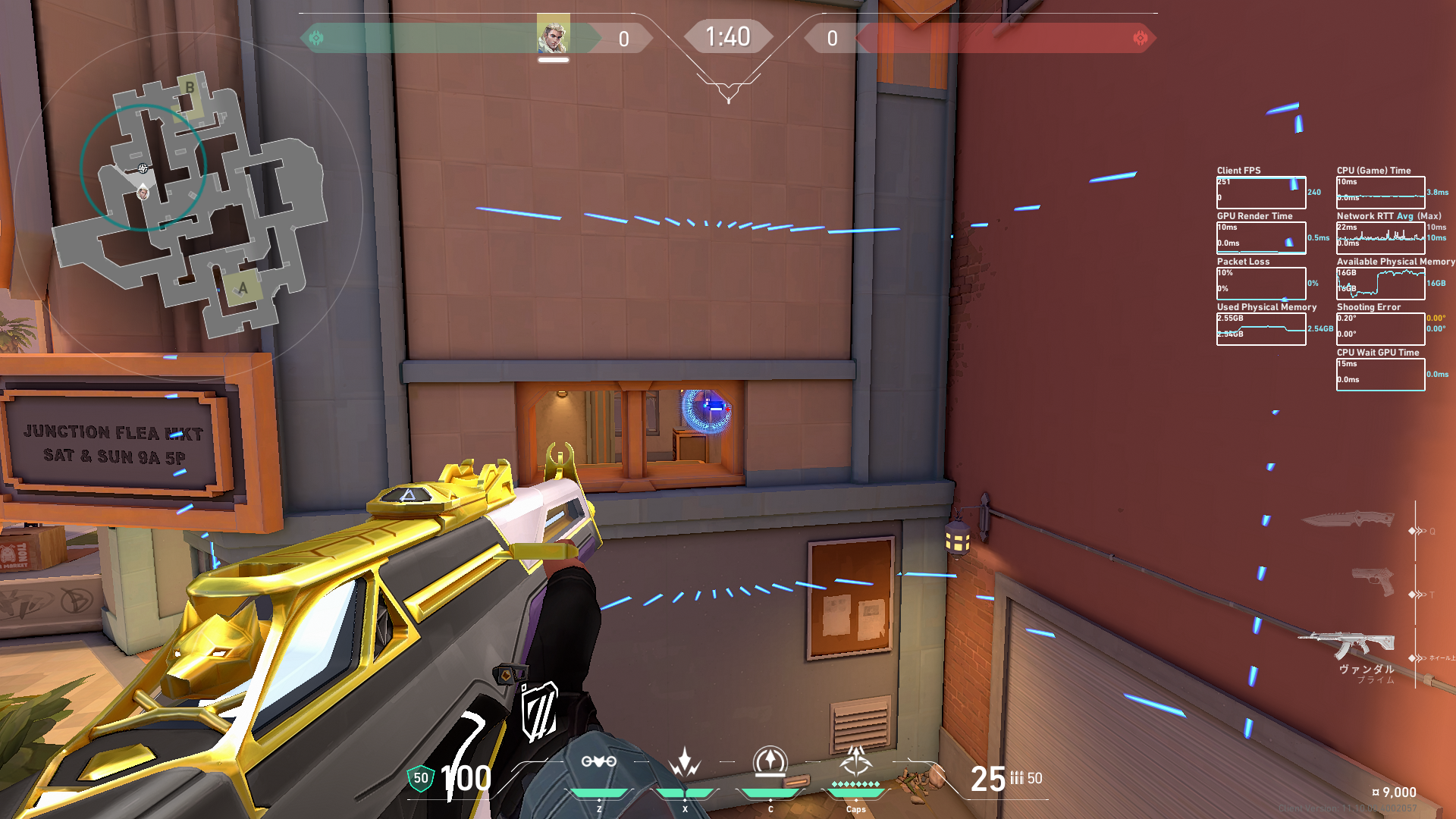Select the player agent marker on minimap
Image resolution: width=1456 pixels, height=819 pixels.
tap(143, 193)
